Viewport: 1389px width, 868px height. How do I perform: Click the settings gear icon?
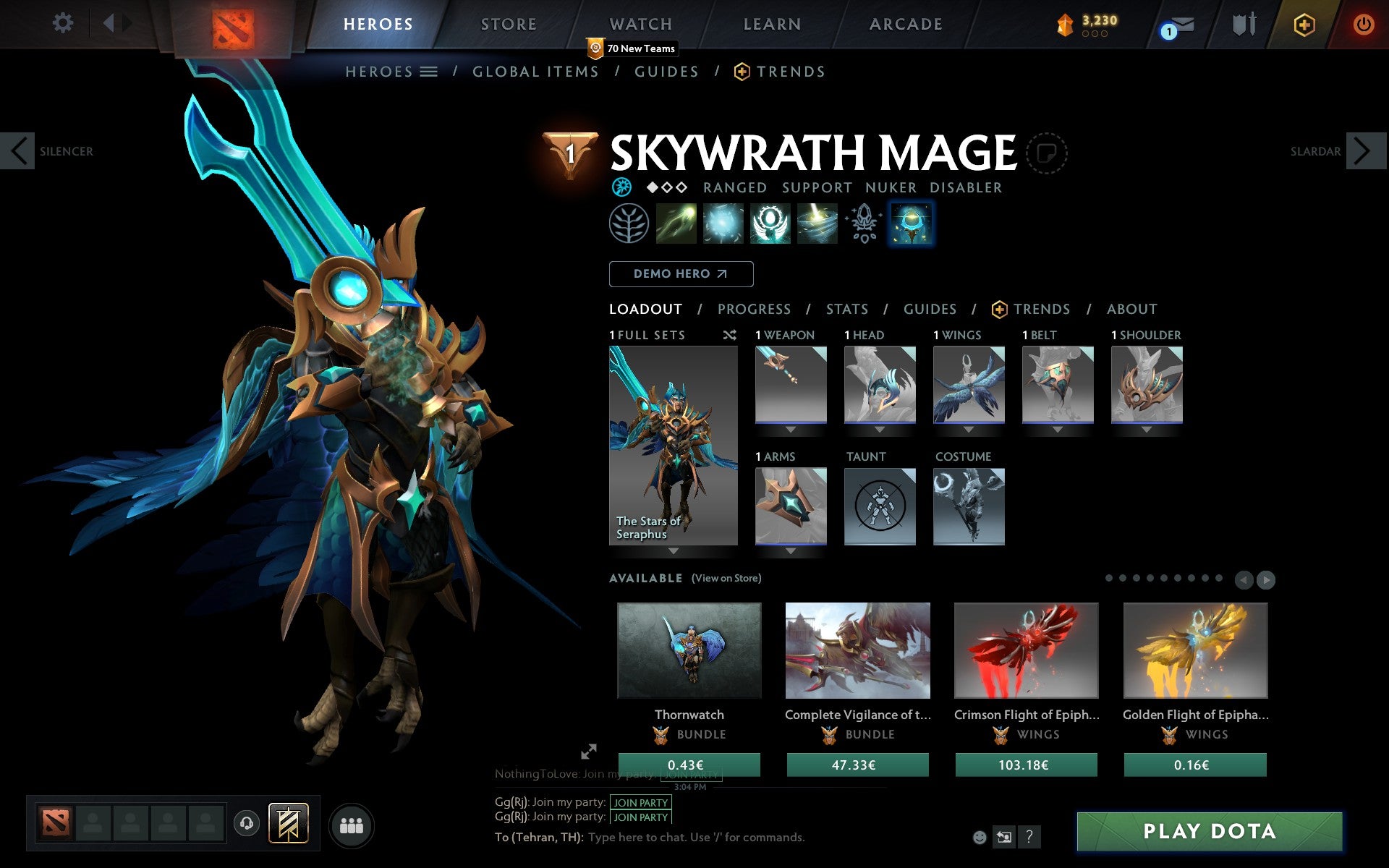click(x=64, y=24)
